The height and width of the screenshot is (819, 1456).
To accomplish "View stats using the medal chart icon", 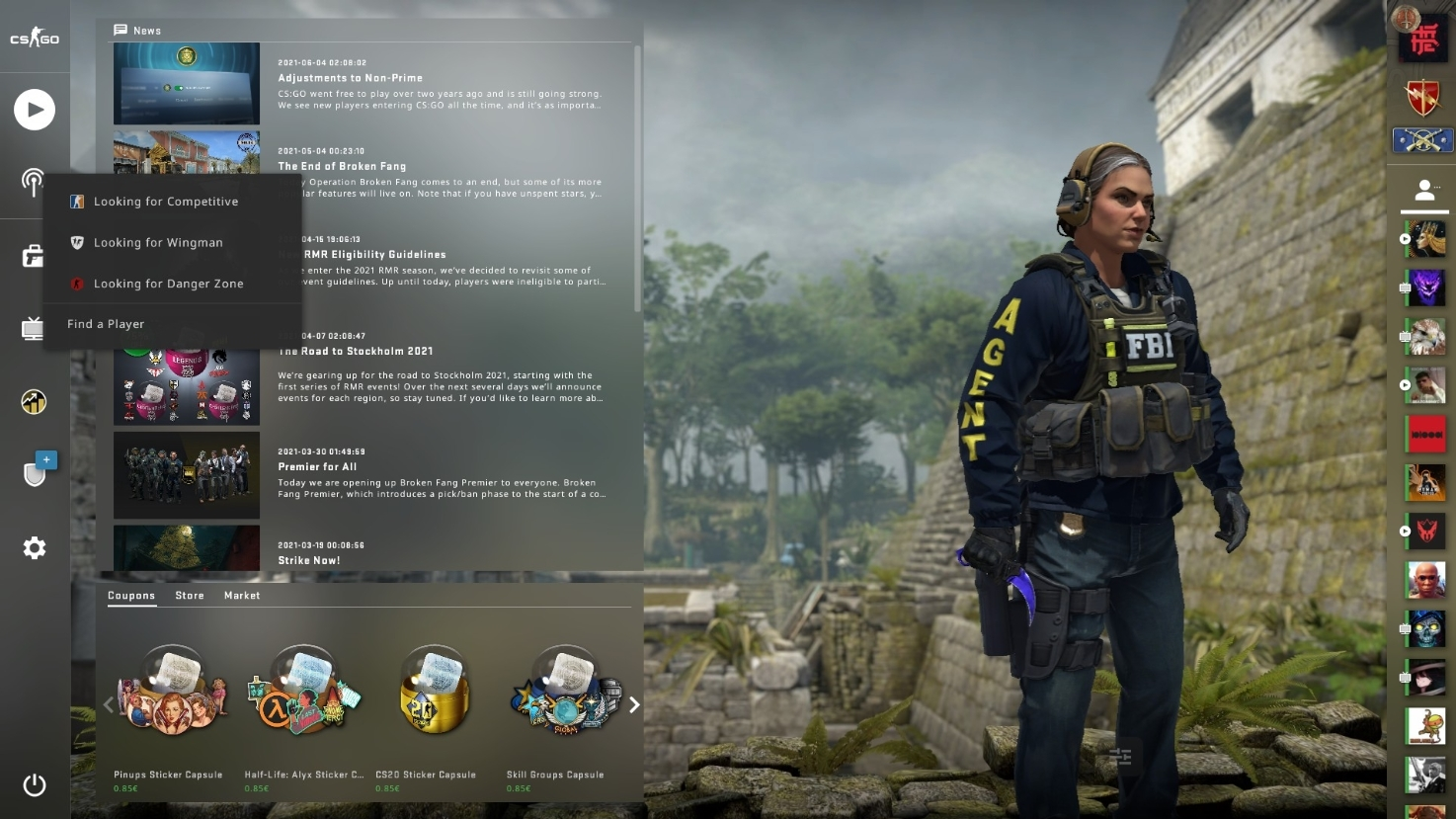I will pos(35,401).
